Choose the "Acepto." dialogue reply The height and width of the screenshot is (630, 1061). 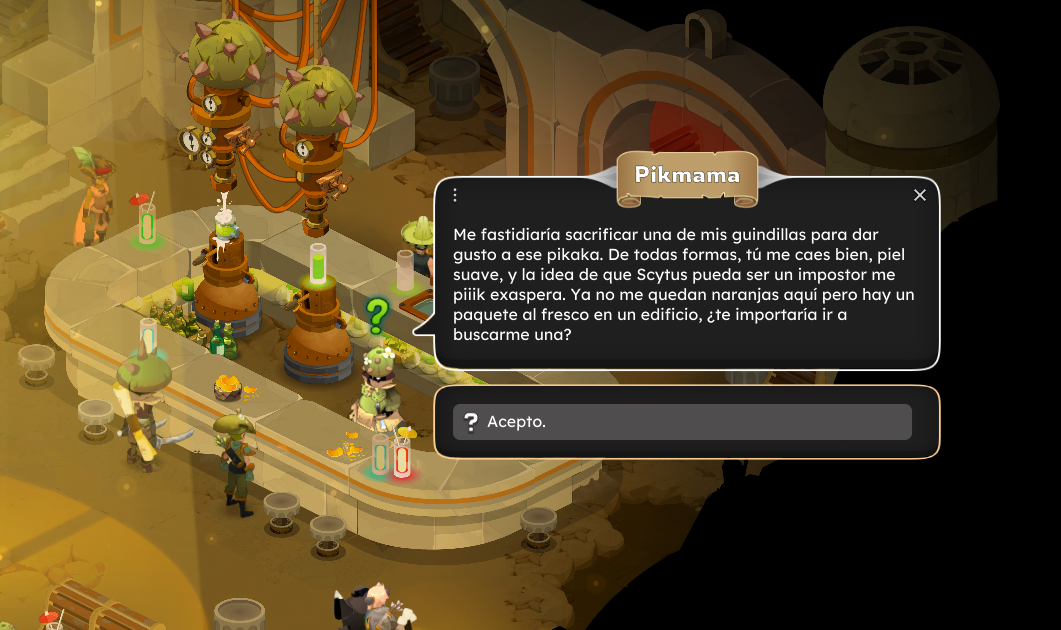pos(682,422)
